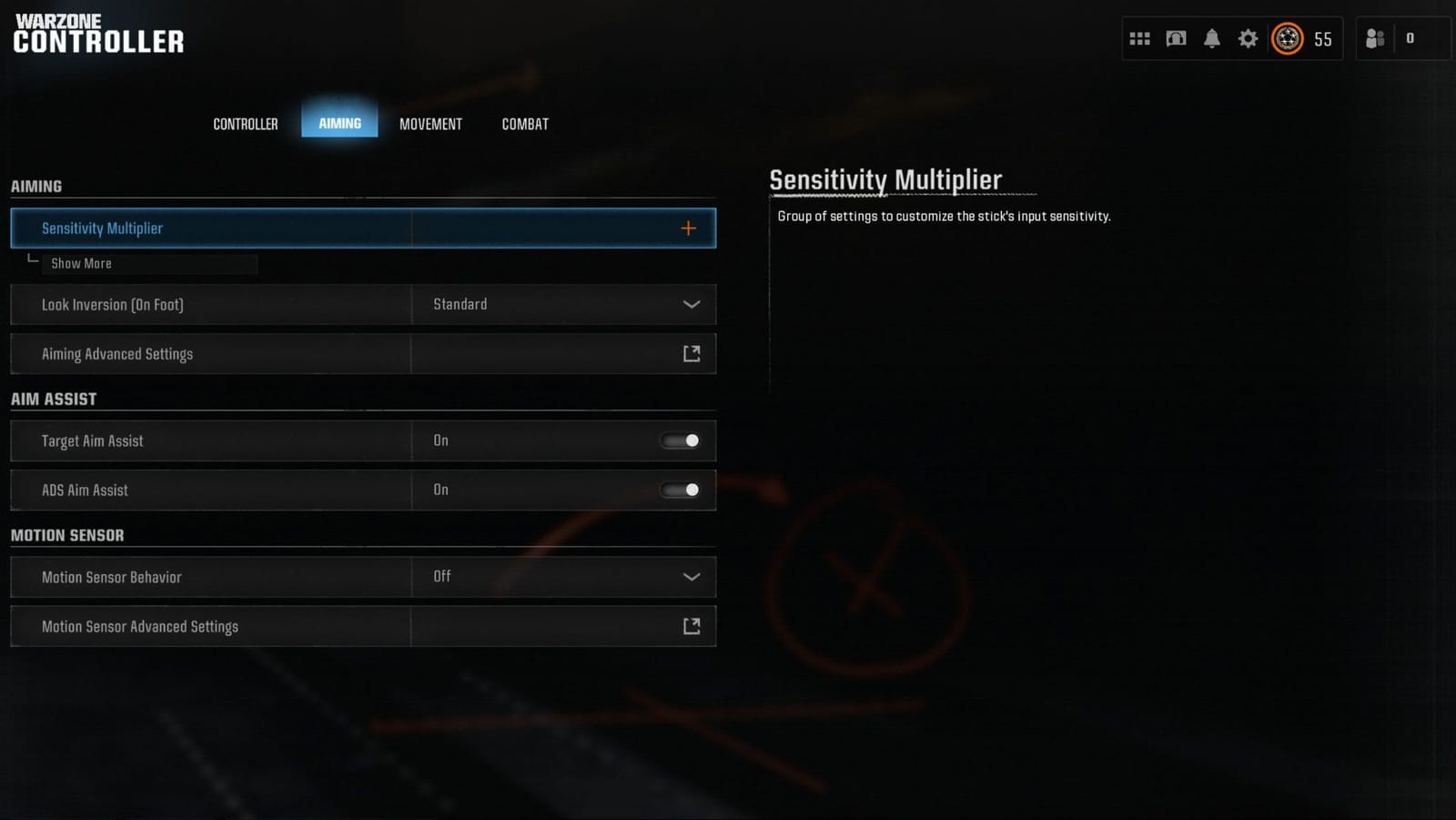Viewport: 1456px width, 820px height.
Task: Open the social friends panel icon
Action: click(x=1374, y=38)
